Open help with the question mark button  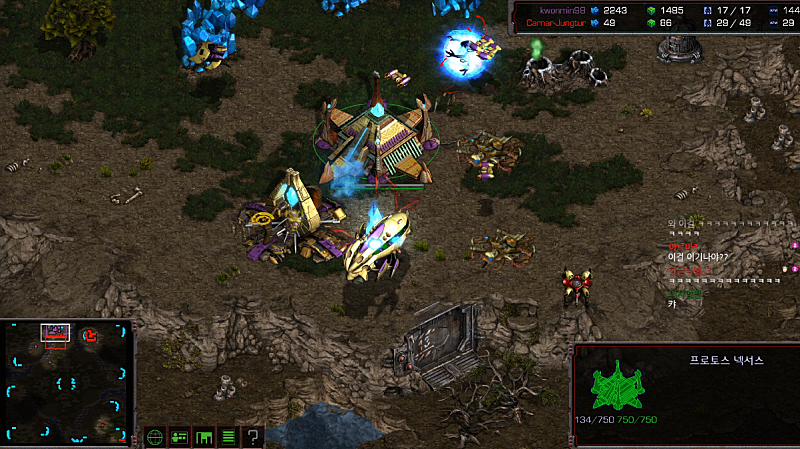coord(253,436)
